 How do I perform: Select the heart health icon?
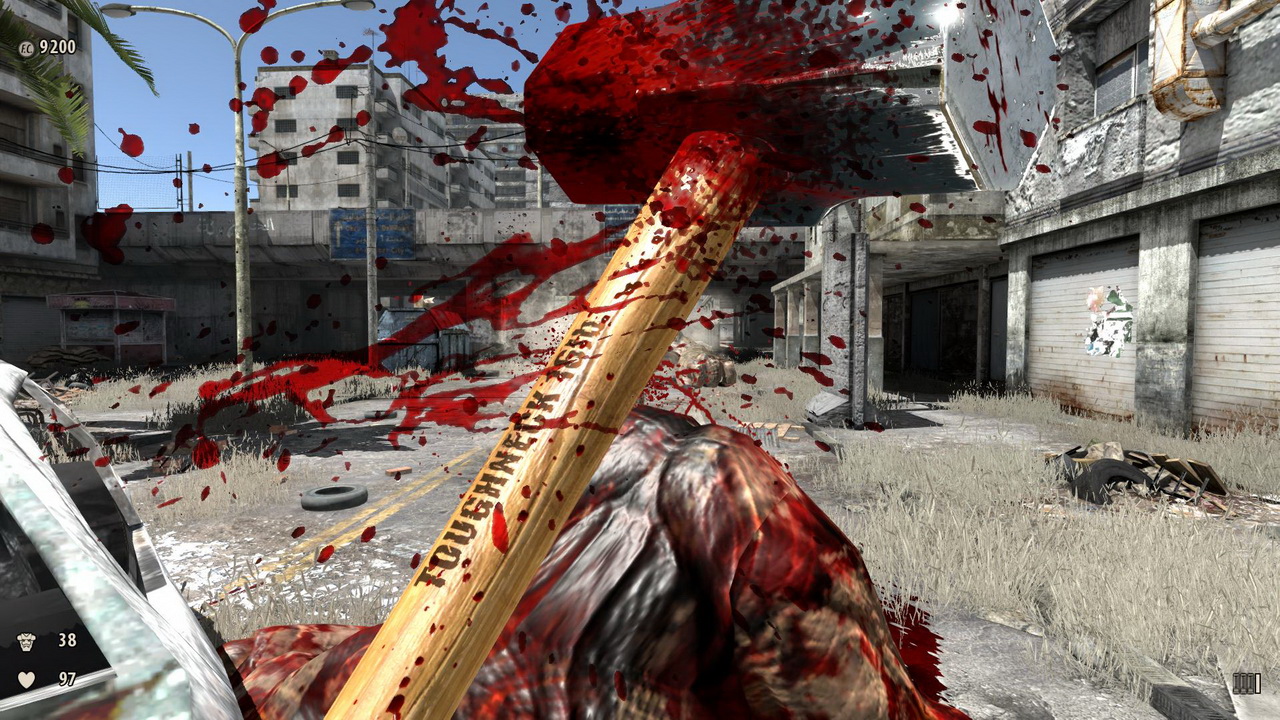pyautogui.click(x=26, y=679)
